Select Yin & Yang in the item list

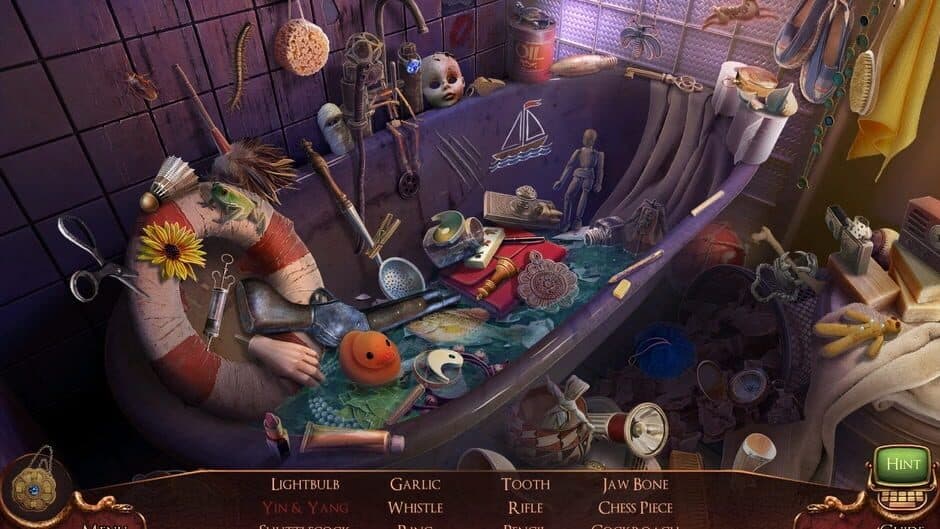[307, 507]
